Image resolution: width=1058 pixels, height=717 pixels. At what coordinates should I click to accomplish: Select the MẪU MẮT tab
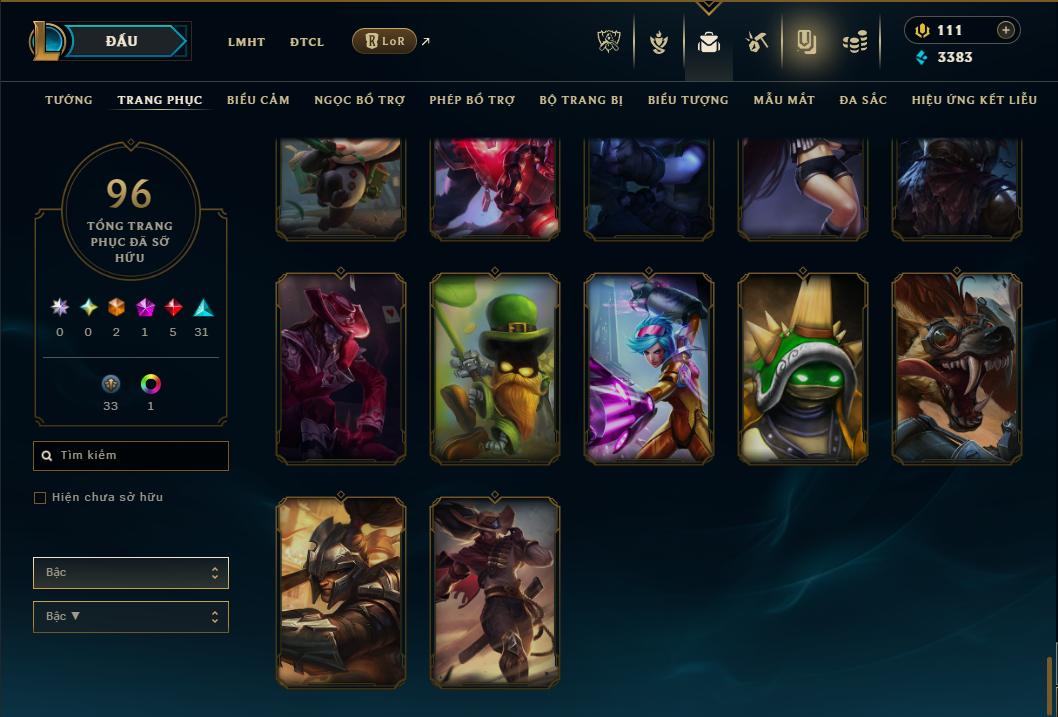point(784,100)
